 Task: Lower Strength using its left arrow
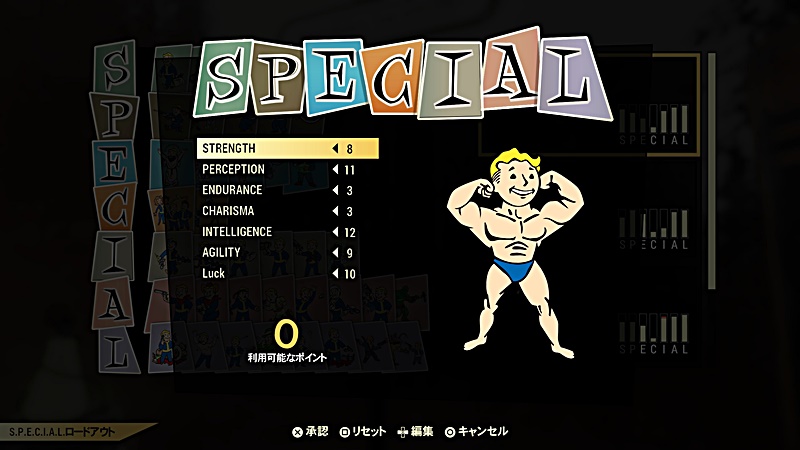pos(334,149)
